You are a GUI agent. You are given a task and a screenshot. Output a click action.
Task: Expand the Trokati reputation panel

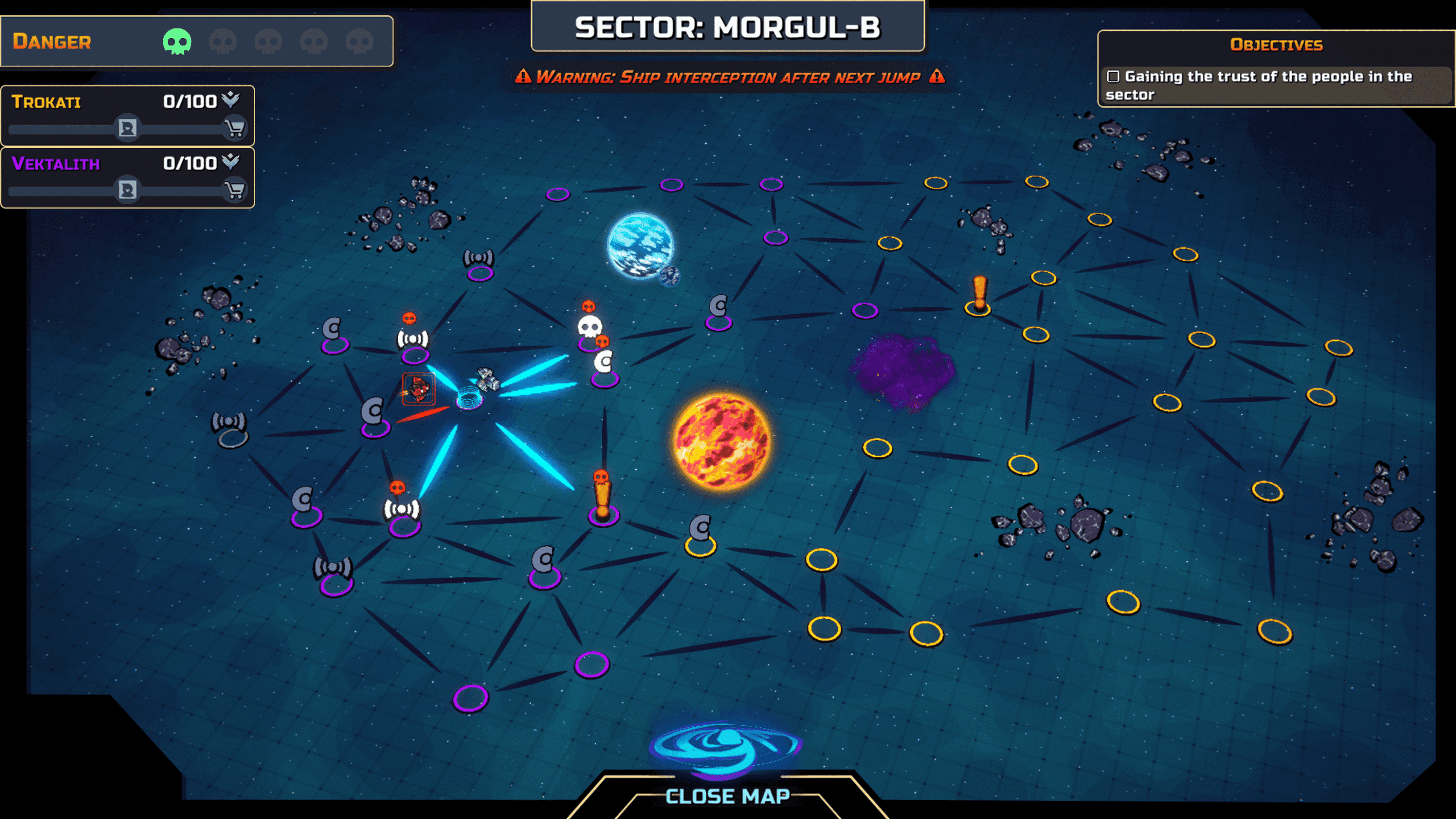tap(230, 100)
